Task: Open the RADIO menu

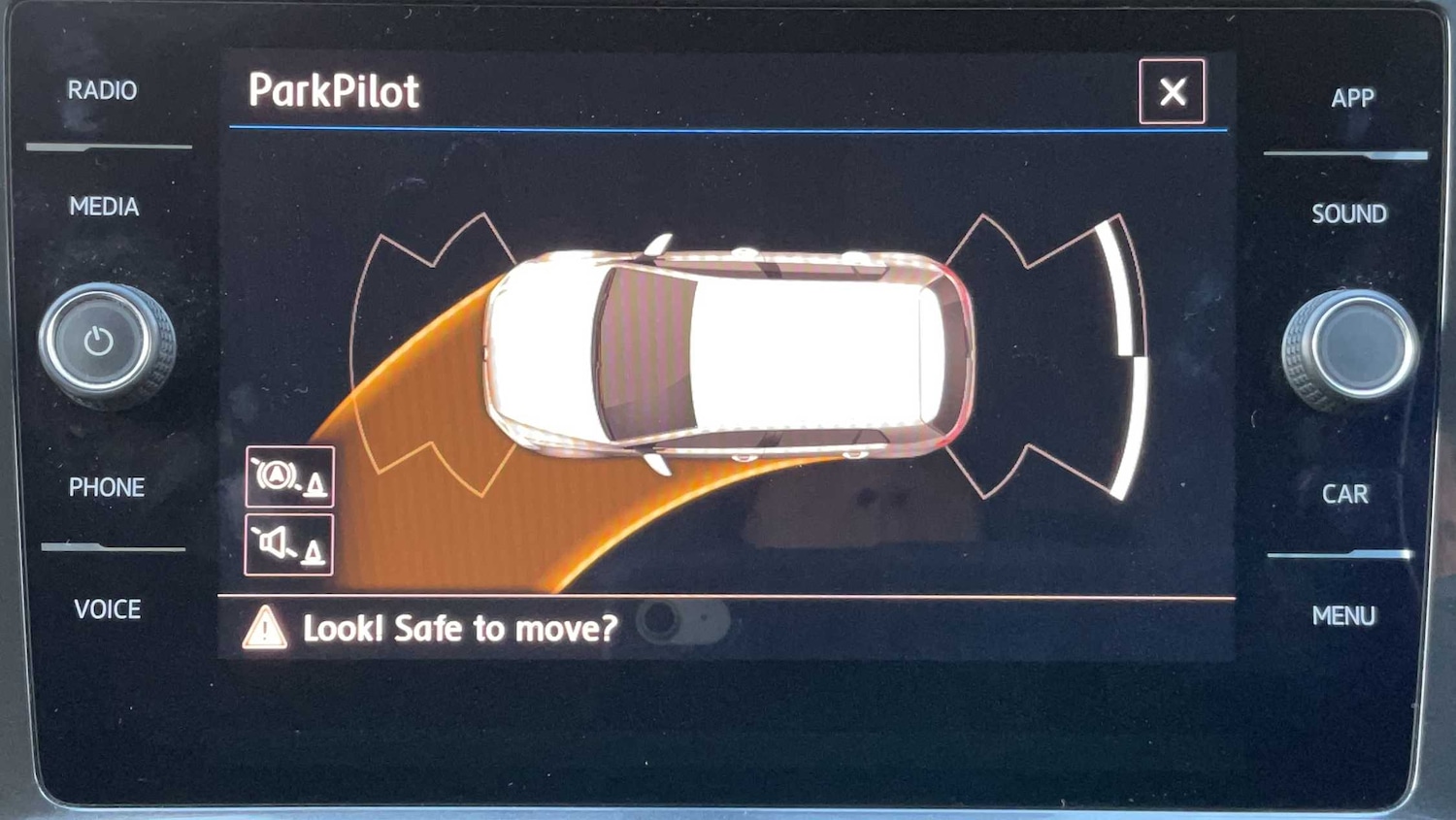Action: click(x=102, y=90)
